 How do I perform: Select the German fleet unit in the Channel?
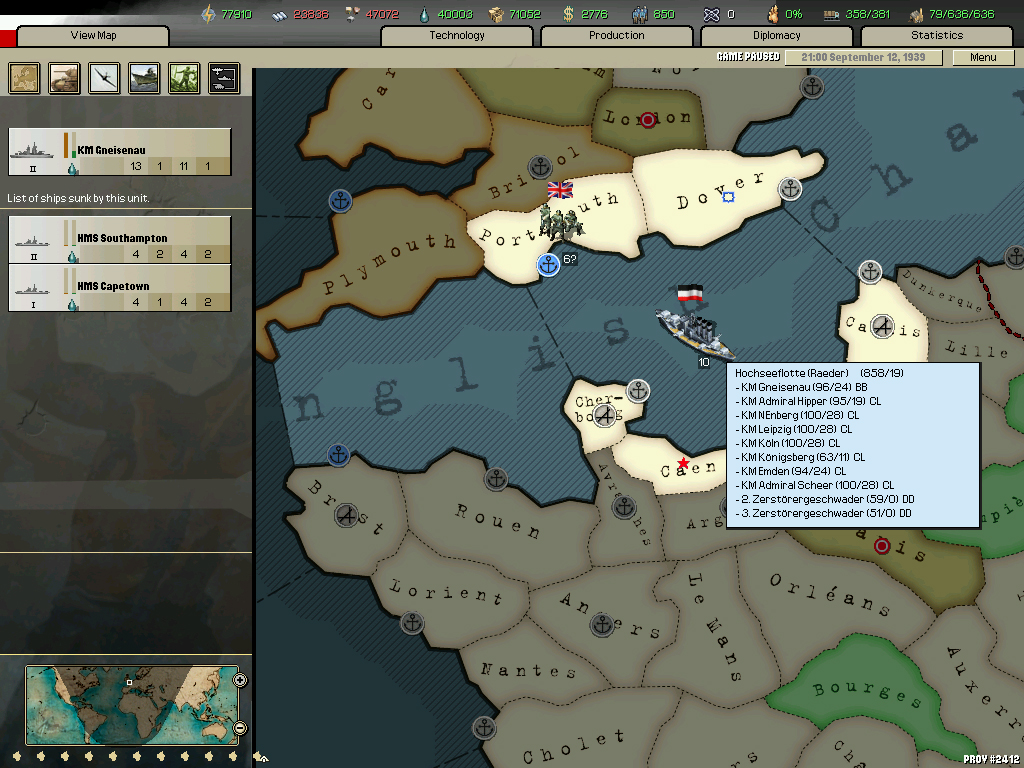coord(693,330)
